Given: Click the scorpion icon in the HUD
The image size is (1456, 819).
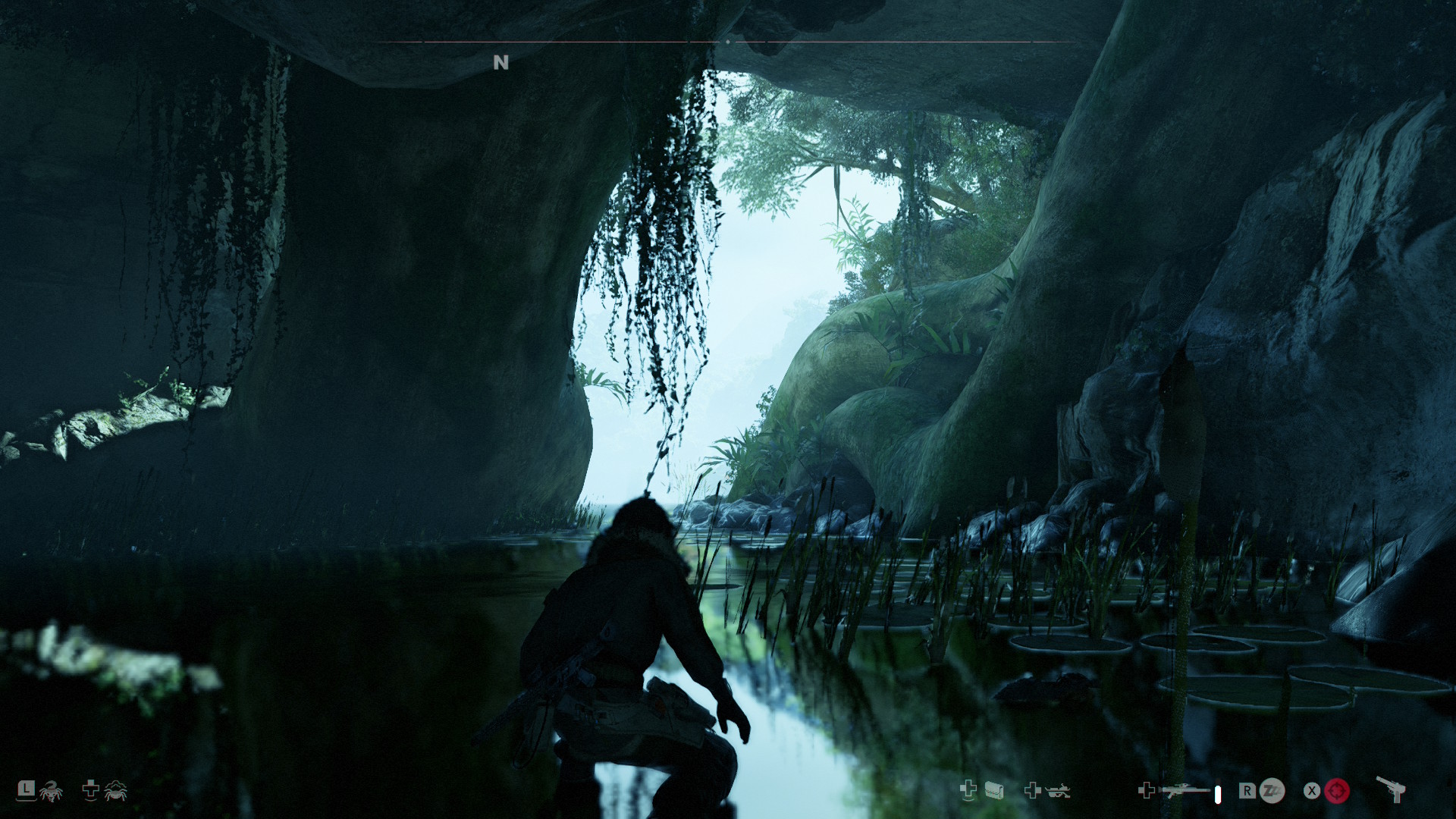Looking at the screenshot, I should pyautogui.click(x=52, y=792).
